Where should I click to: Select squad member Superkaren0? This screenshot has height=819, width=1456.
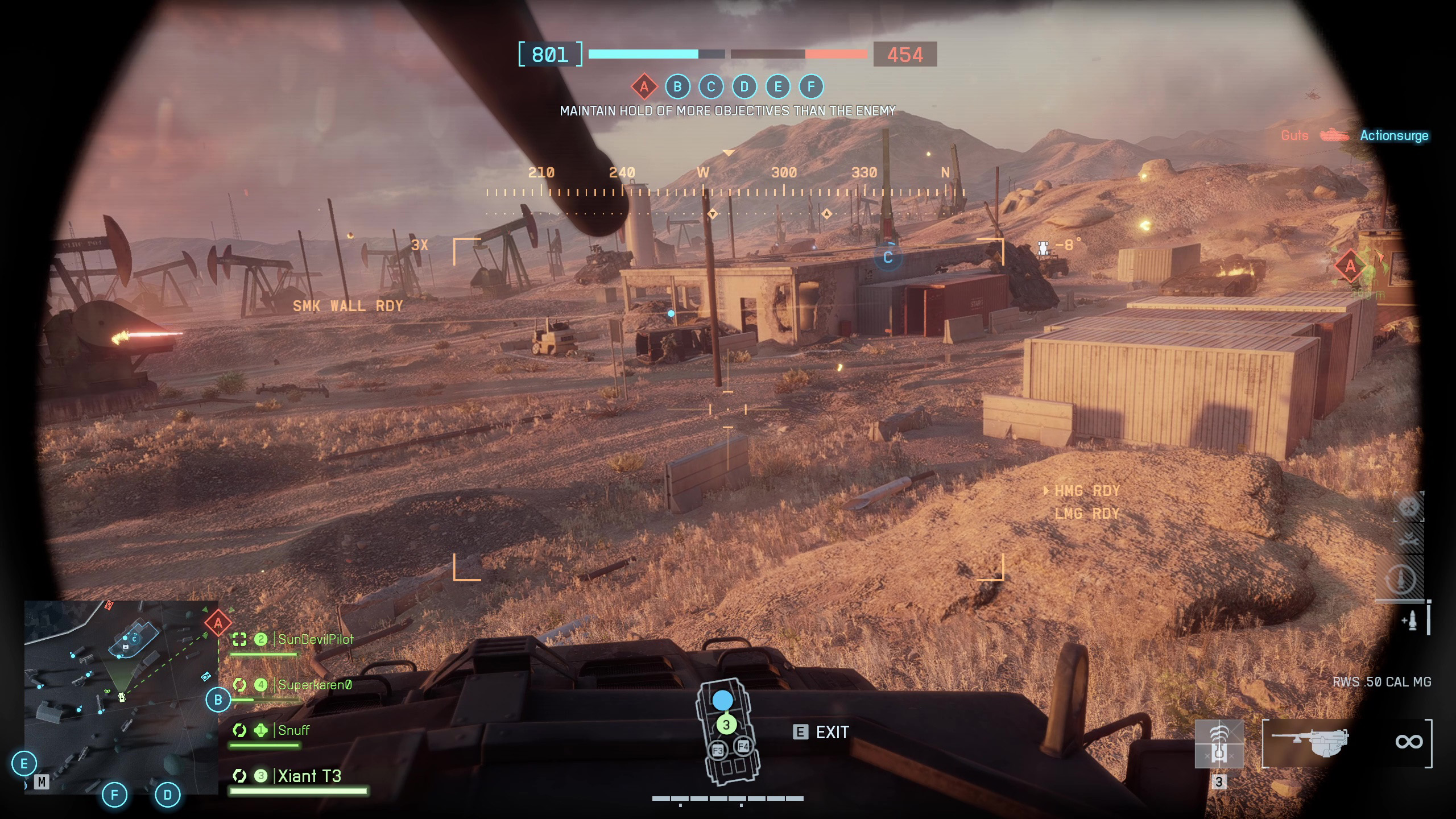[315, 685]
